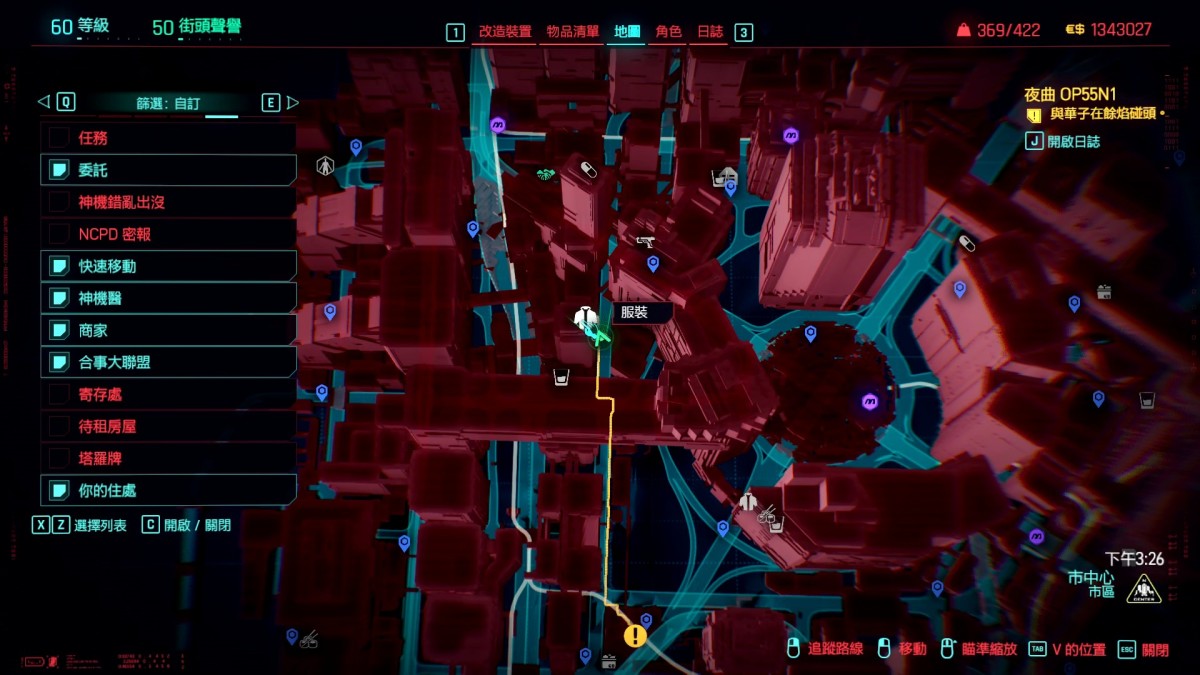The height and width of the screenshot is (675, 1200).
Task: Toggle the 委託 map filter
Action: [168, 170]
